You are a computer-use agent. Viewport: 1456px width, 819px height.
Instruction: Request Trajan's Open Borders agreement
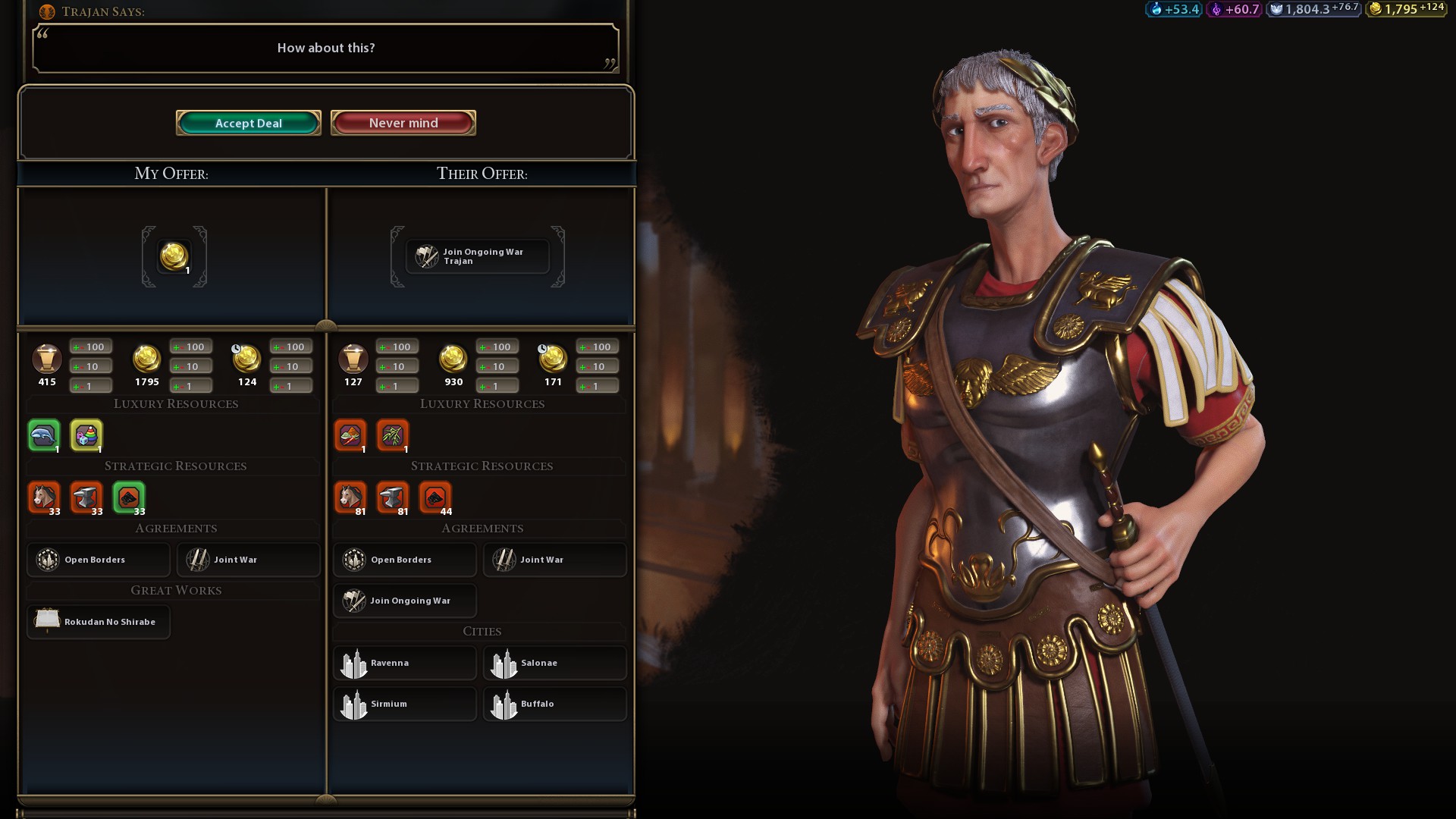coord(404,560)
